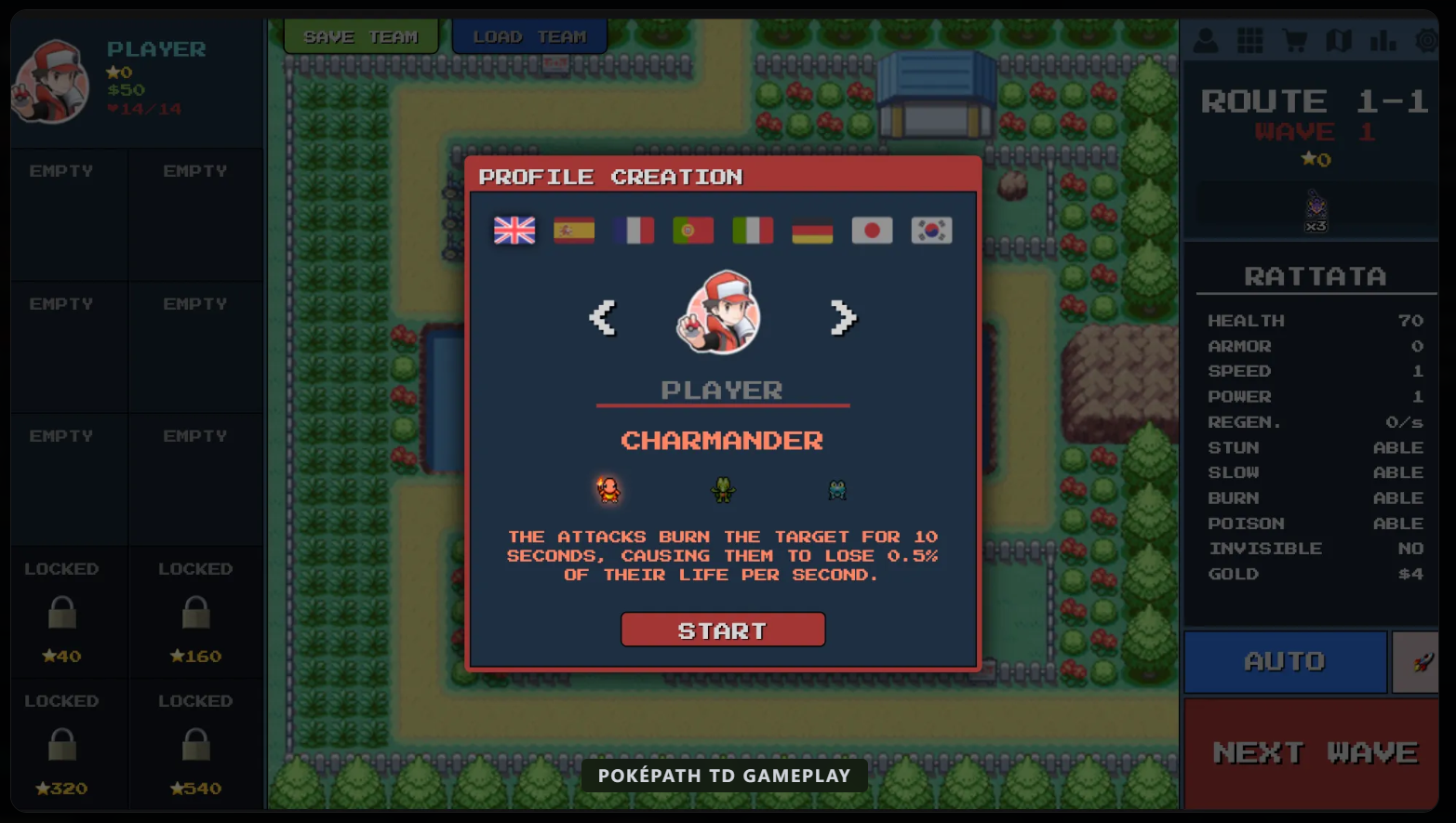
Task: Open the LOAD TEAM tab
Action: coord(528,35)
